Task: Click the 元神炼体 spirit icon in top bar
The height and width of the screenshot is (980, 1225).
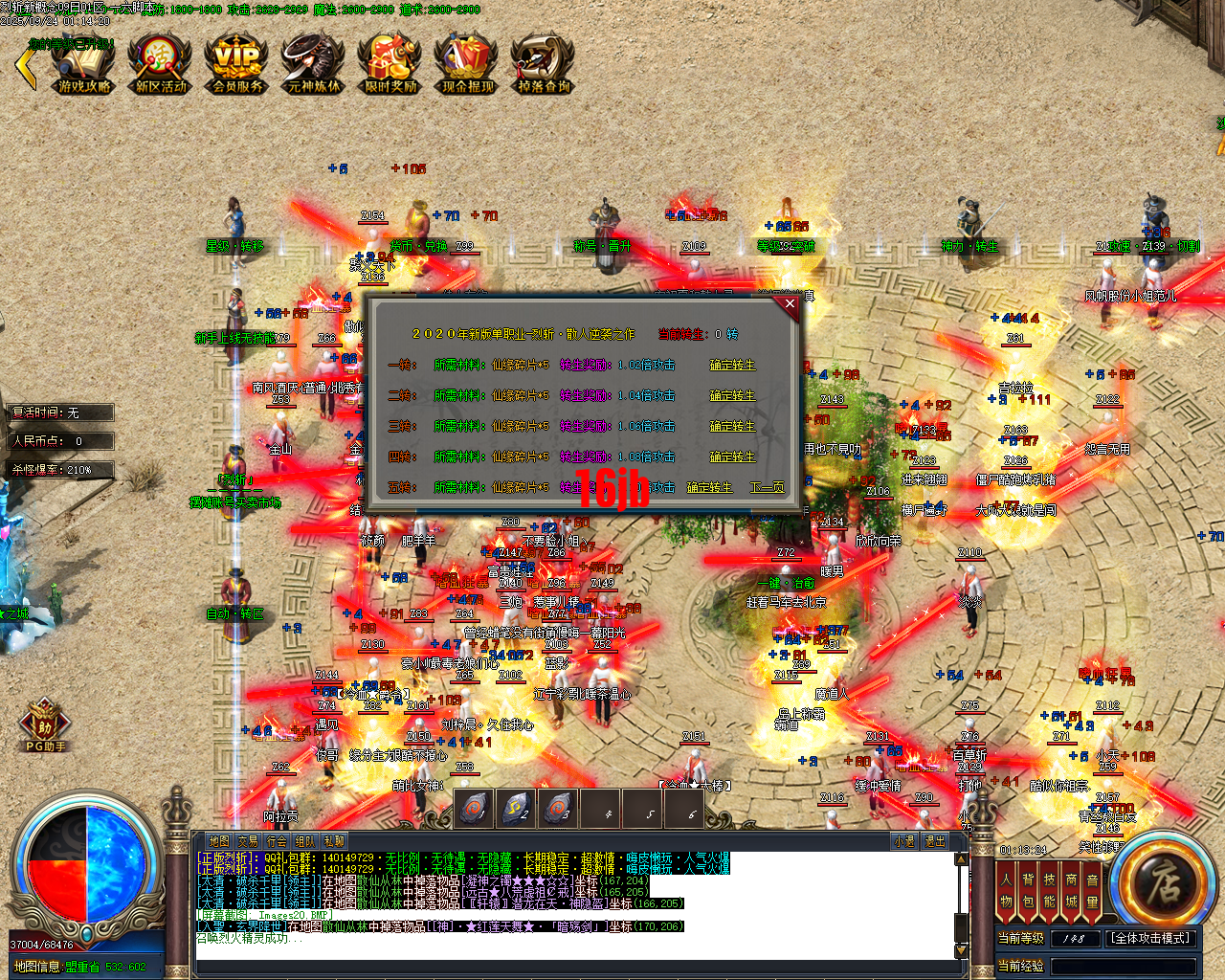Action: tap(312, 63)
